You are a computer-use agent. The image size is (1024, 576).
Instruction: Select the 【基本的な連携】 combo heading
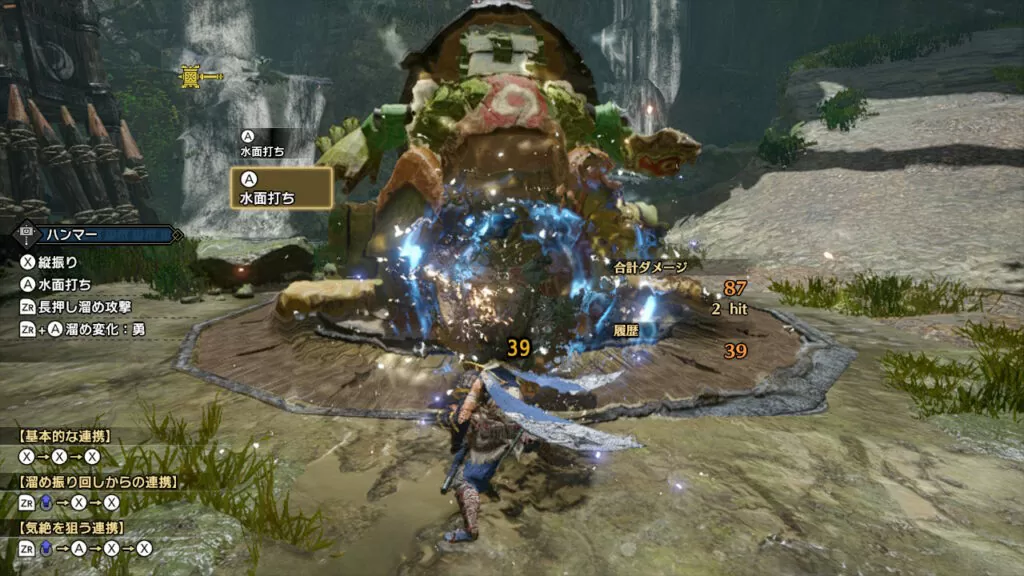tap(66, 436)
